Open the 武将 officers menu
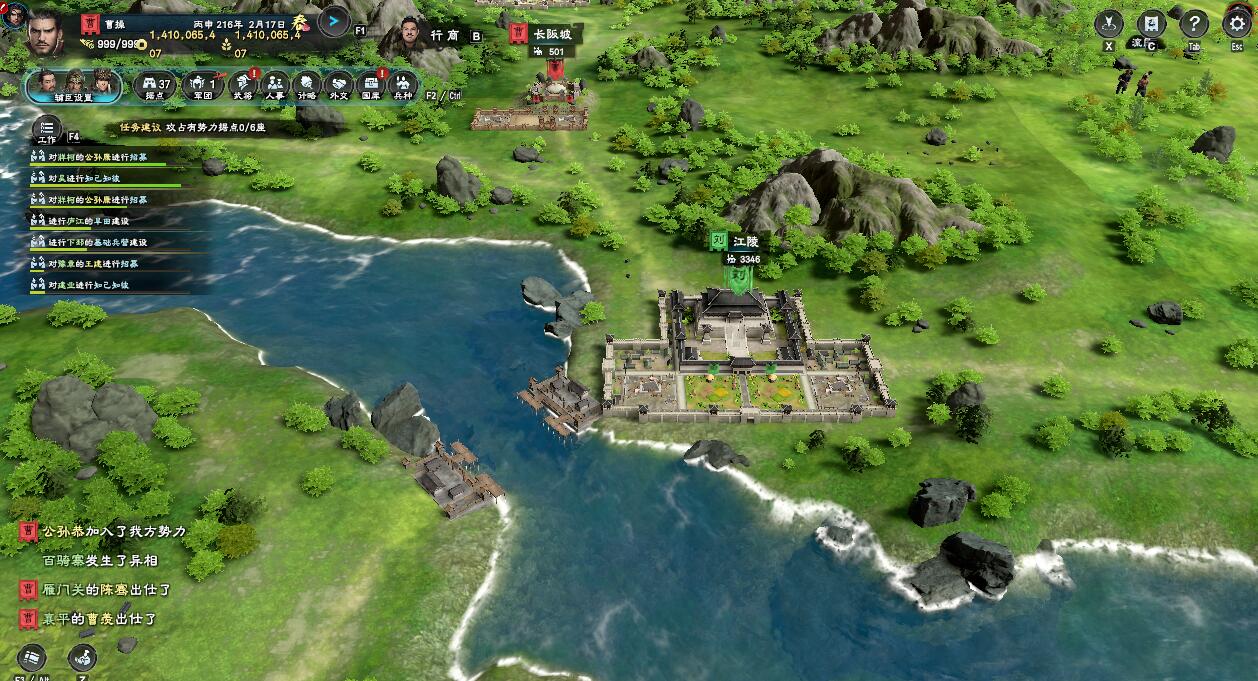This screenshot has width=1258, height=681. 242,86
